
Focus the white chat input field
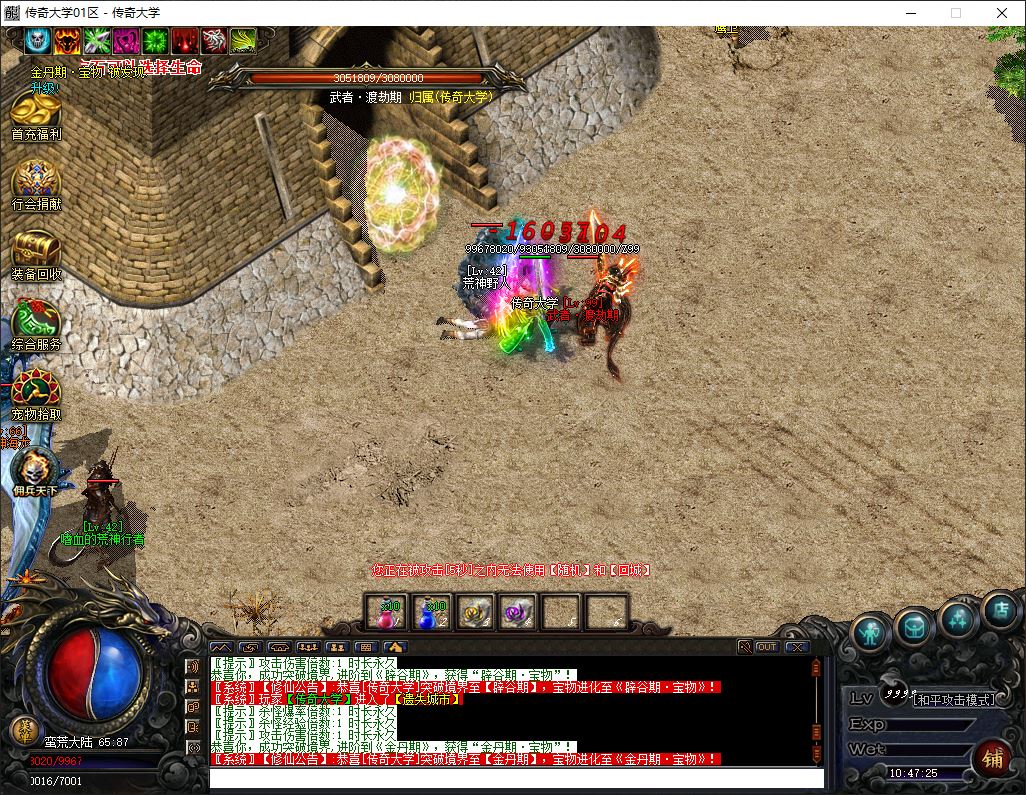tap(516, 778)
